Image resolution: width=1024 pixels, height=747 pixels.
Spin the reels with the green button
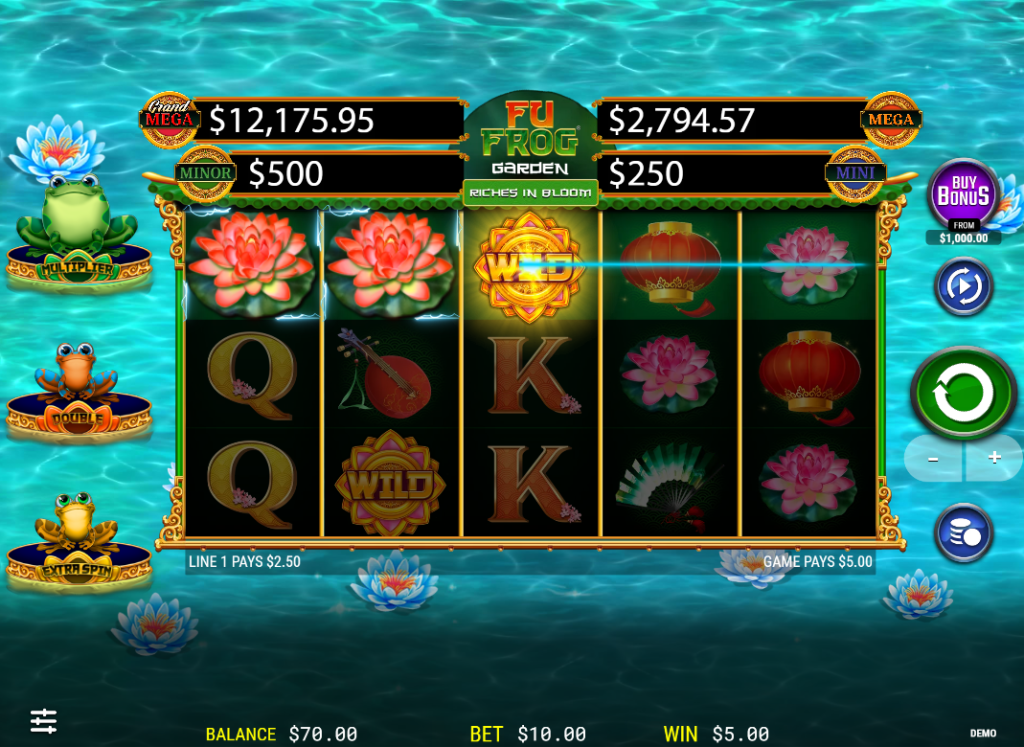point(964,392)
